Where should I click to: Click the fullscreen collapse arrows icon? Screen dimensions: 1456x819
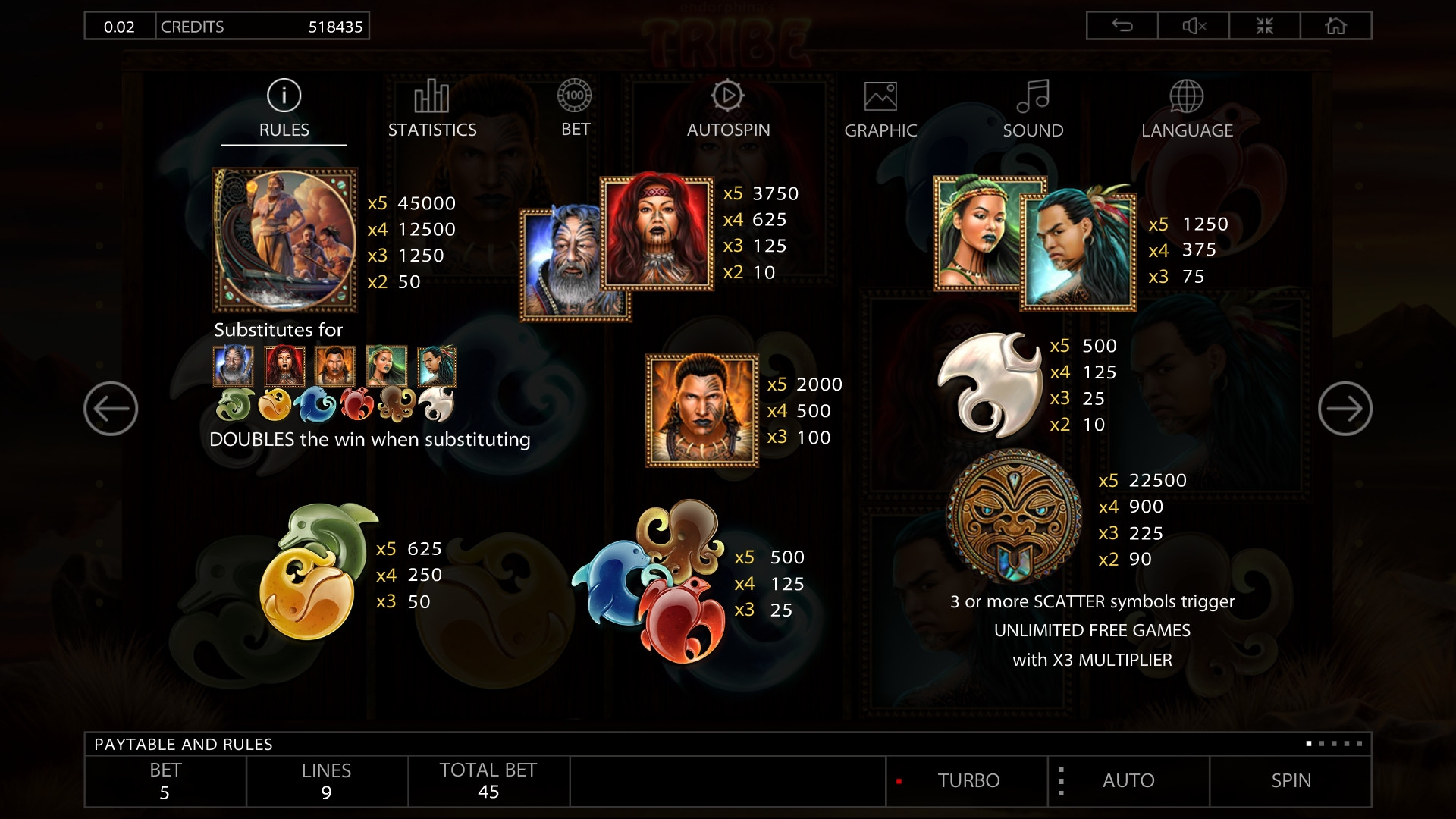coord(1264,26)
